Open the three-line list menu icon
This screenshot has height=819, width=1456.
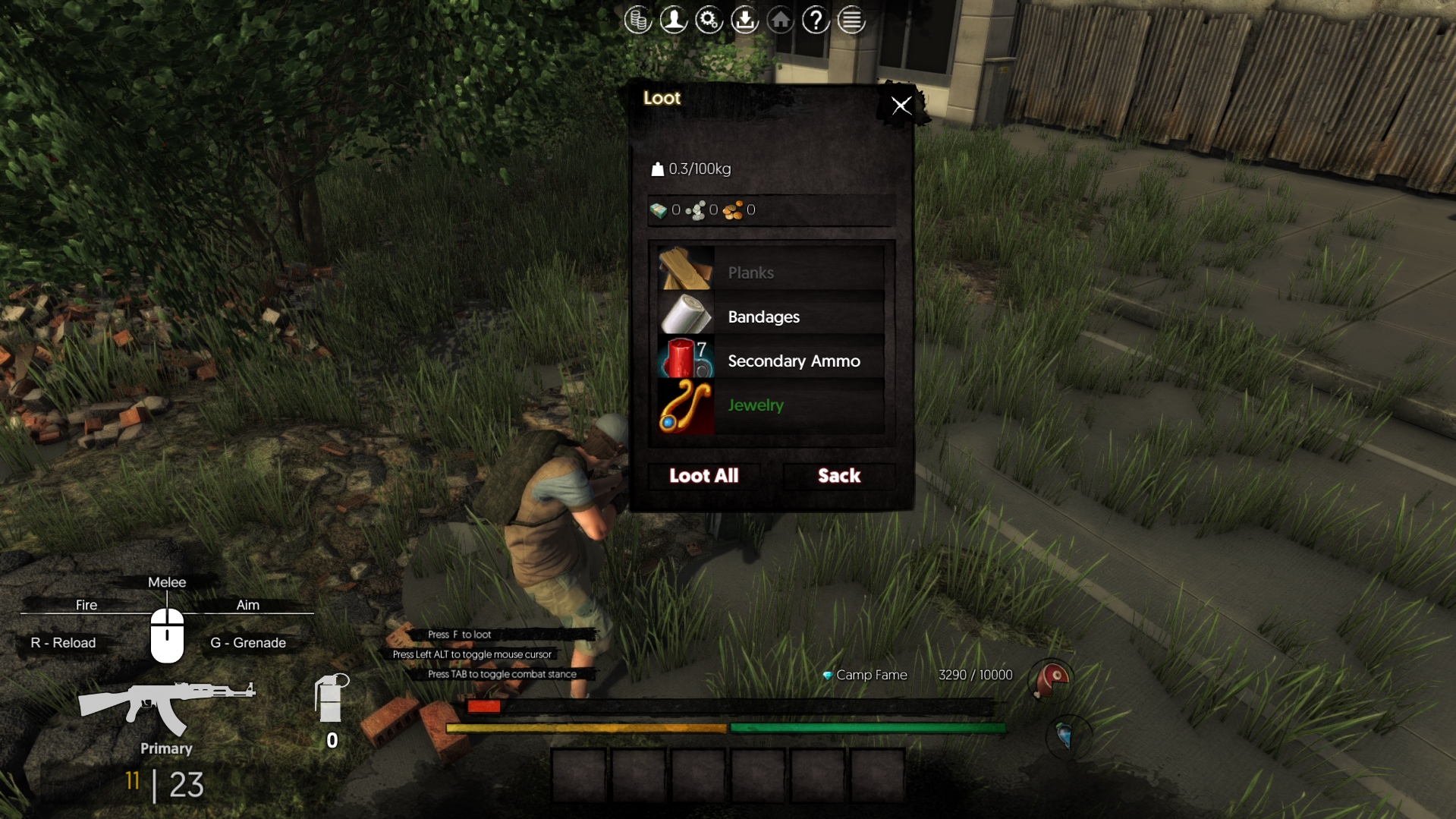[851, 20]
